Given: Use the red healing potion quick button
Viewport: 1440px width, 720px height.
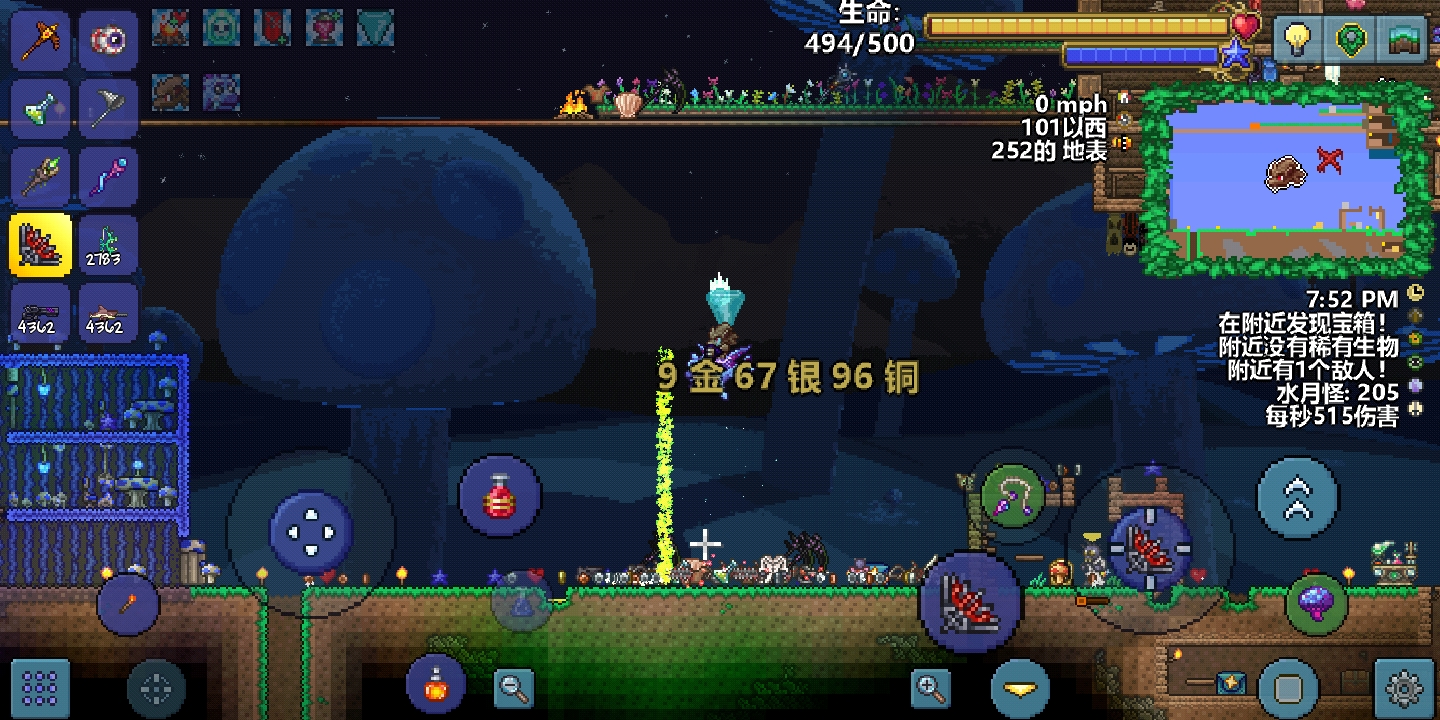Looking at the screenshot, I should point(500,496).
